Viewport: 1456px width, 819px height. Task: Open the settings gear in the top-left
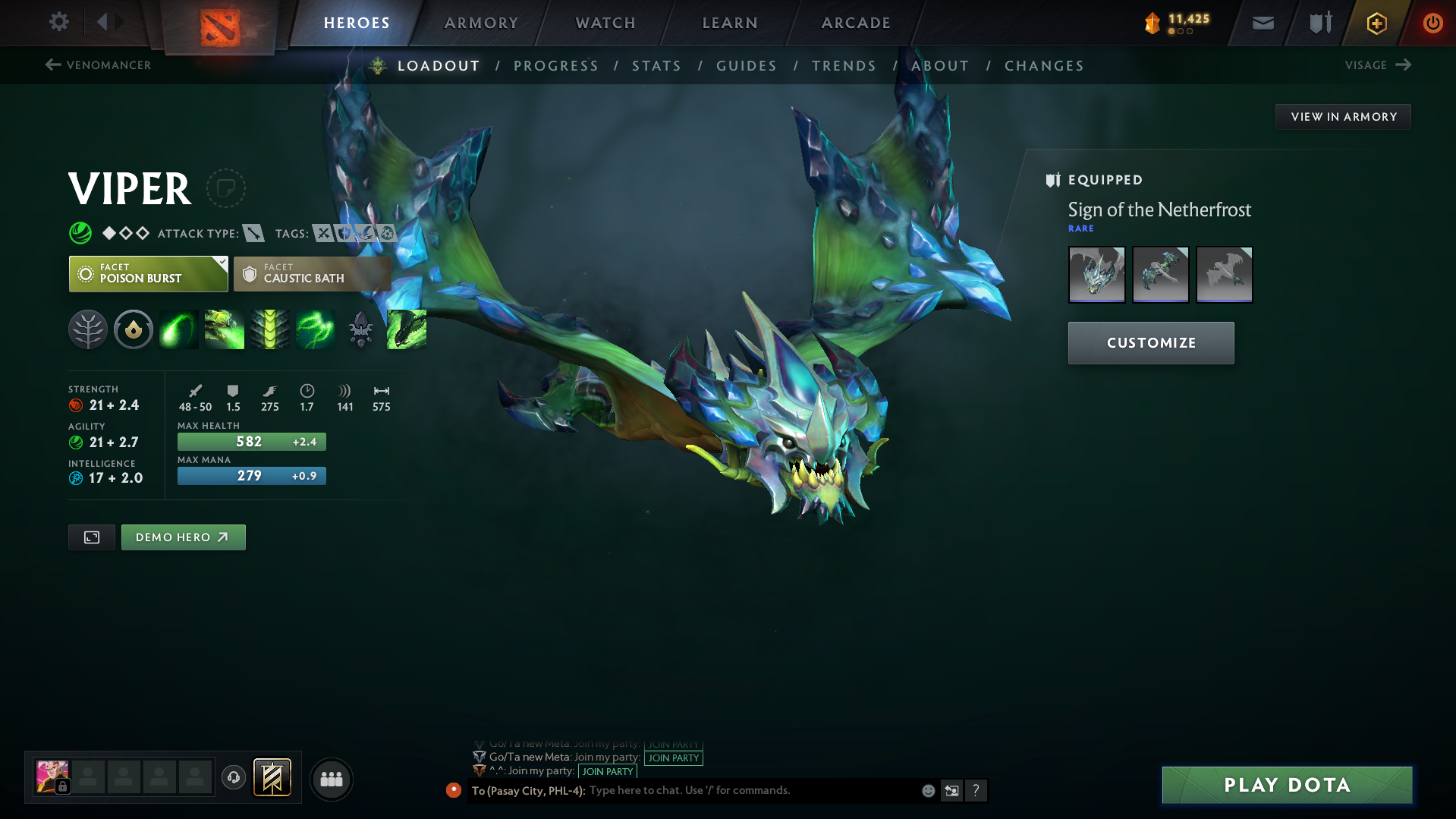click(x=58, y=22)
